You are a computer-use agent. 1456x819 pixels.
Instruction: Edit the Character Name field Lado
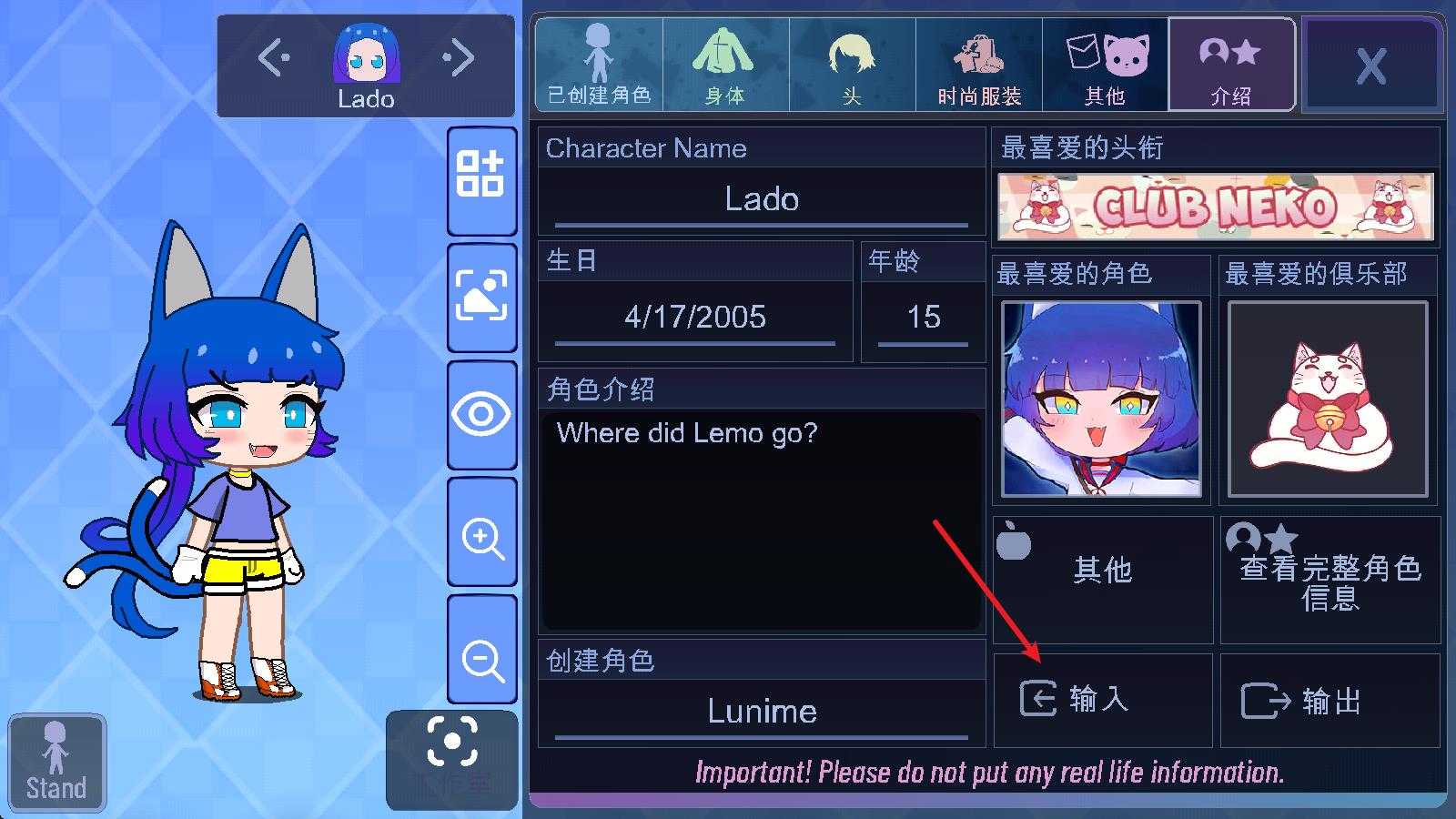click(x=762, y=199)
